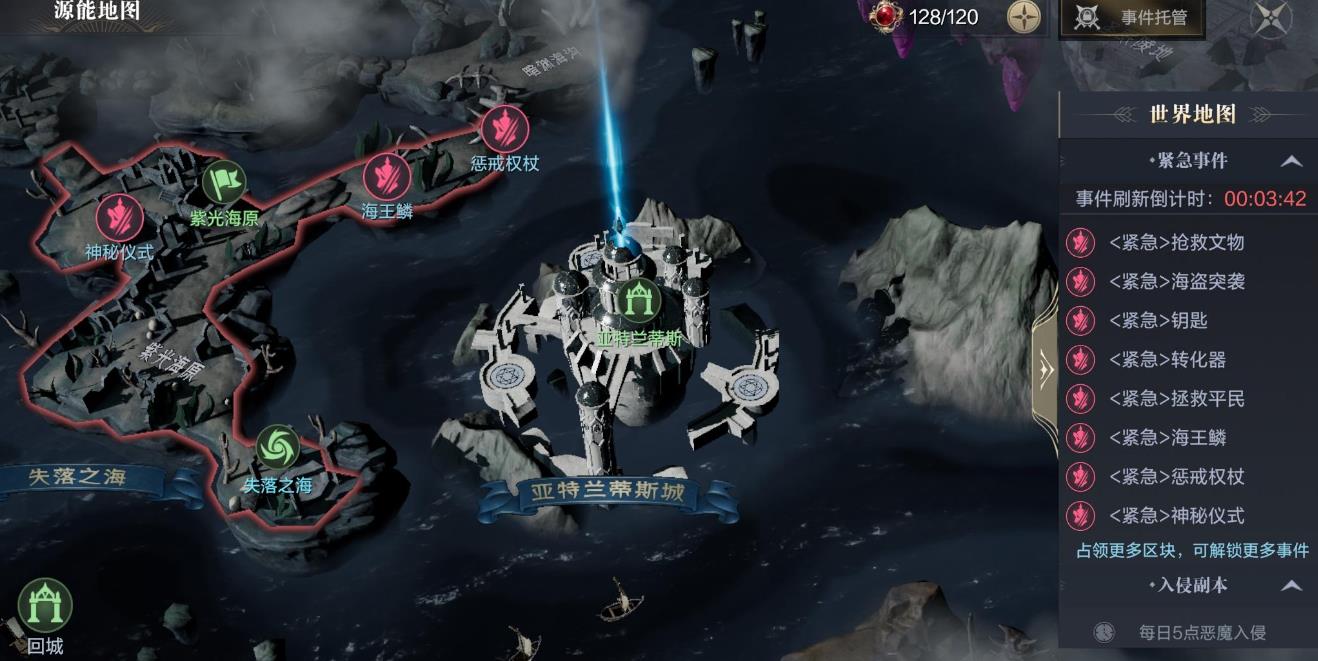This screenshot has width=1318, height=661.
Task: Pick the <紧急>拯救平民 event row
Action: coord(1176,399)
